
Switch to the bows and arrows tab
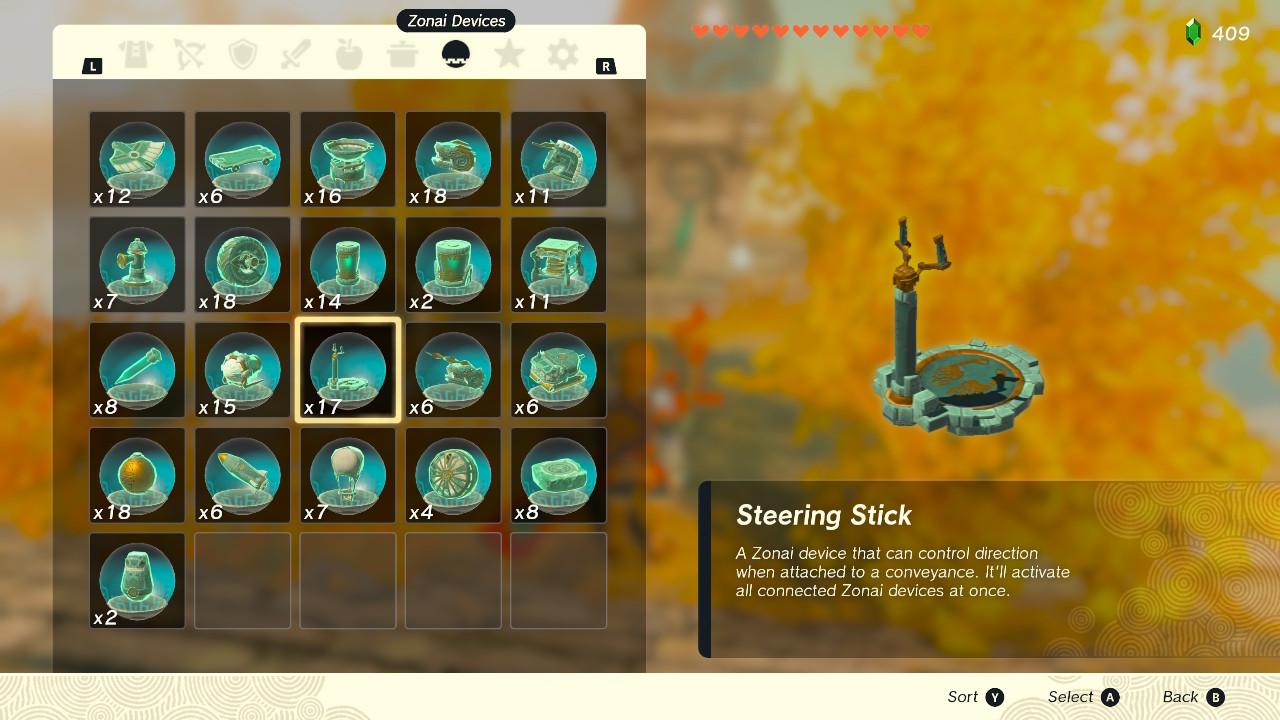point(189,55)
